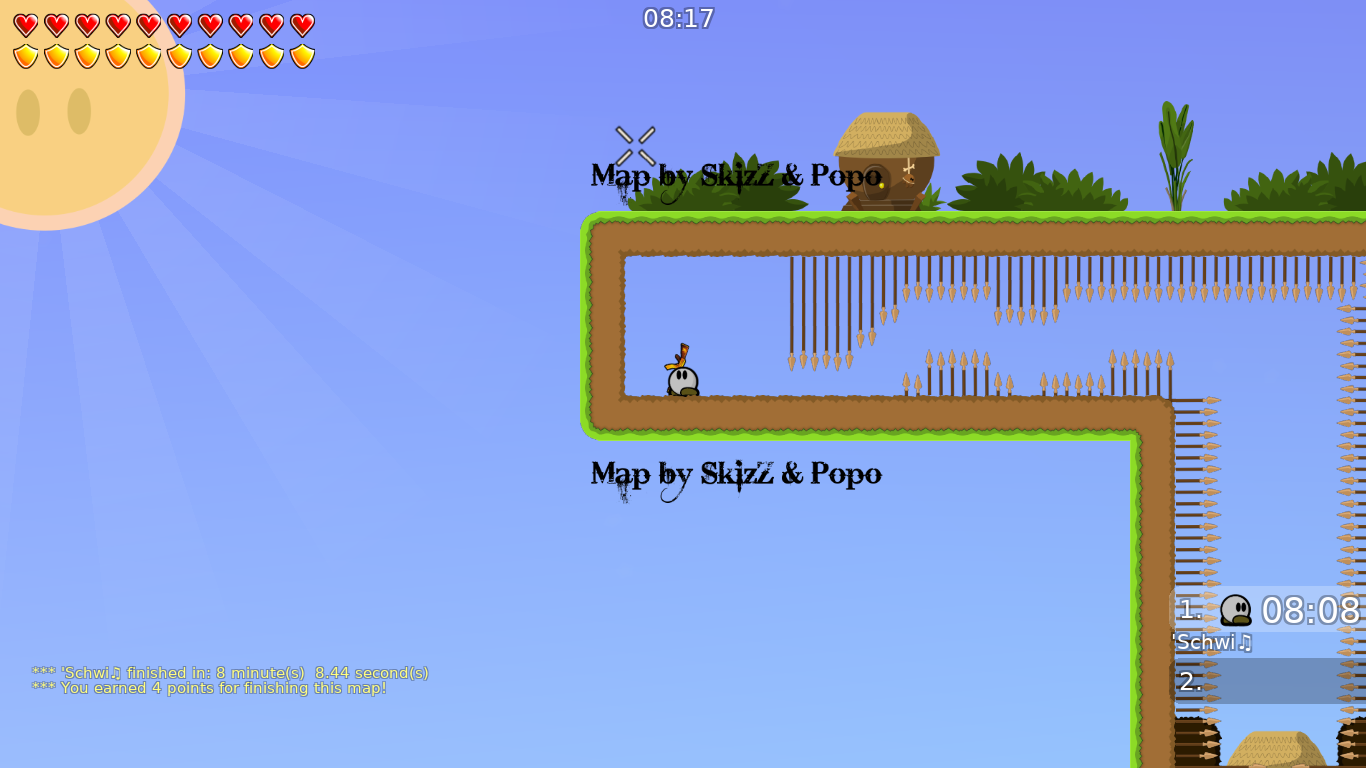Click the finishing time 08:08 on the leaderboard
1366x768 pixels.
pyautogui.click(x=1310, y=610)
